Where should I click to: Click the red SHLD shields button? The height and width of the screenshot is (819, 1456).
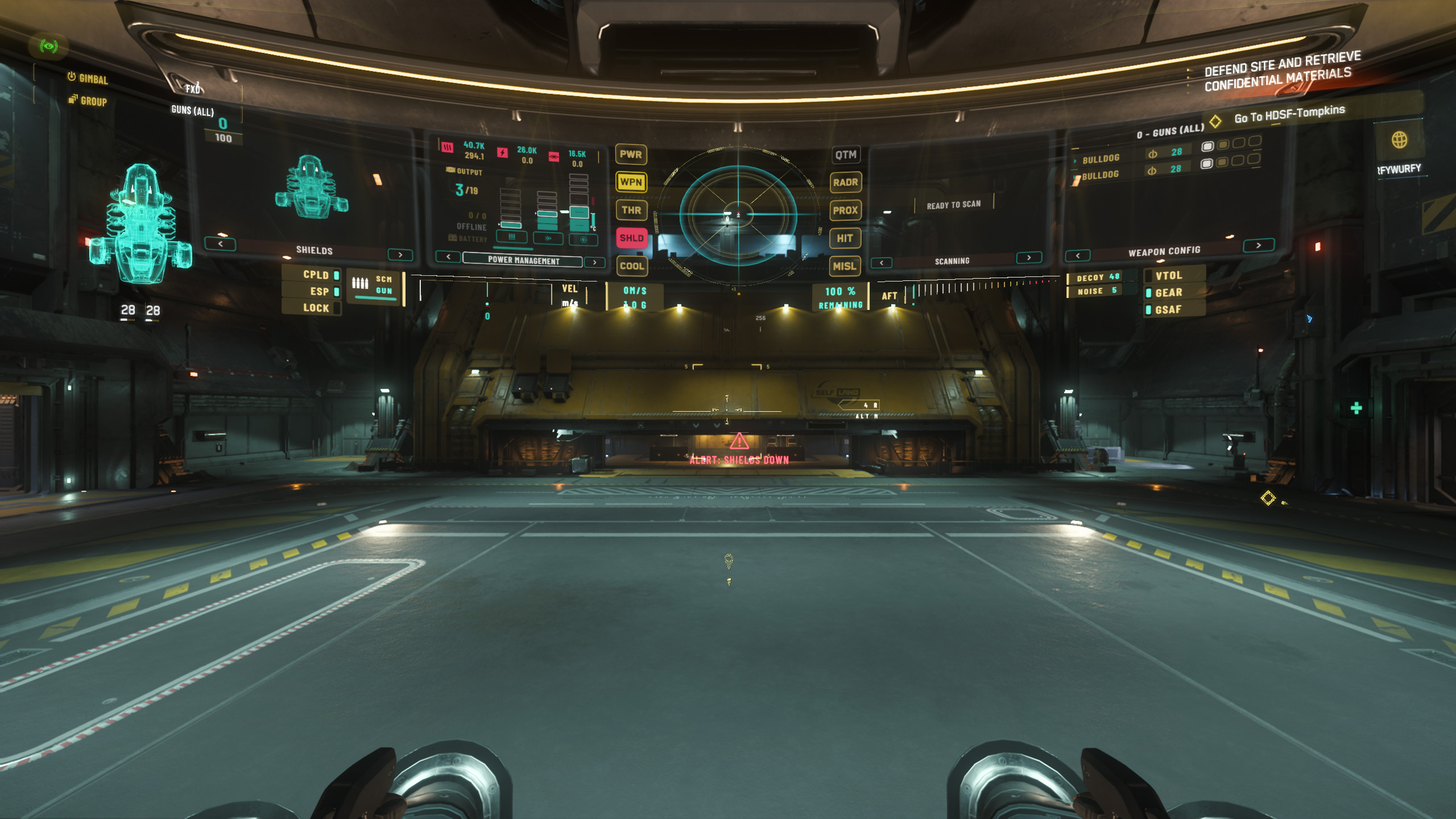tap(631, 238)
